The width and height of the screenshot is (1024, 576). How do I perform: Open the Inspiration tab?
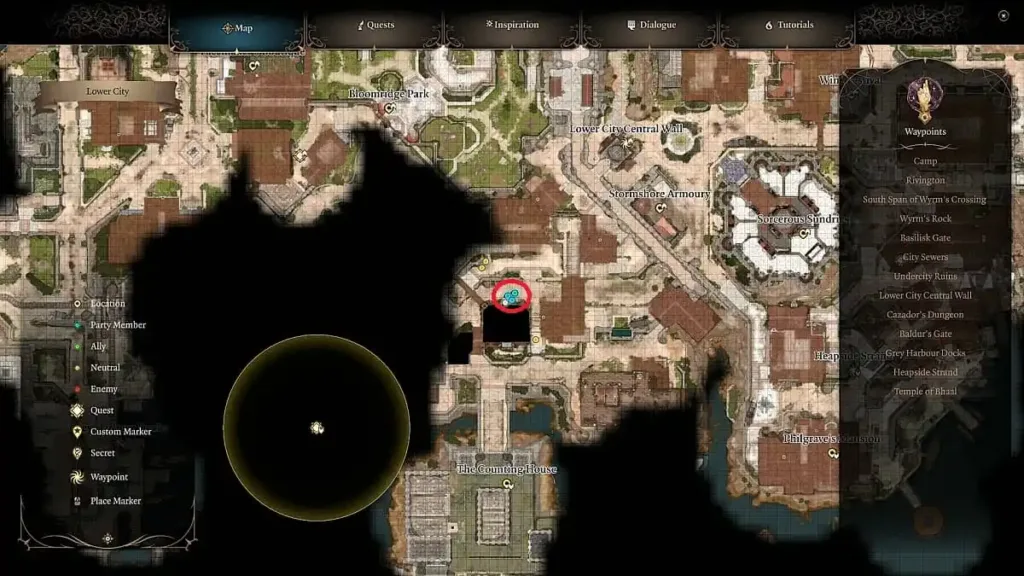(512, 25)
